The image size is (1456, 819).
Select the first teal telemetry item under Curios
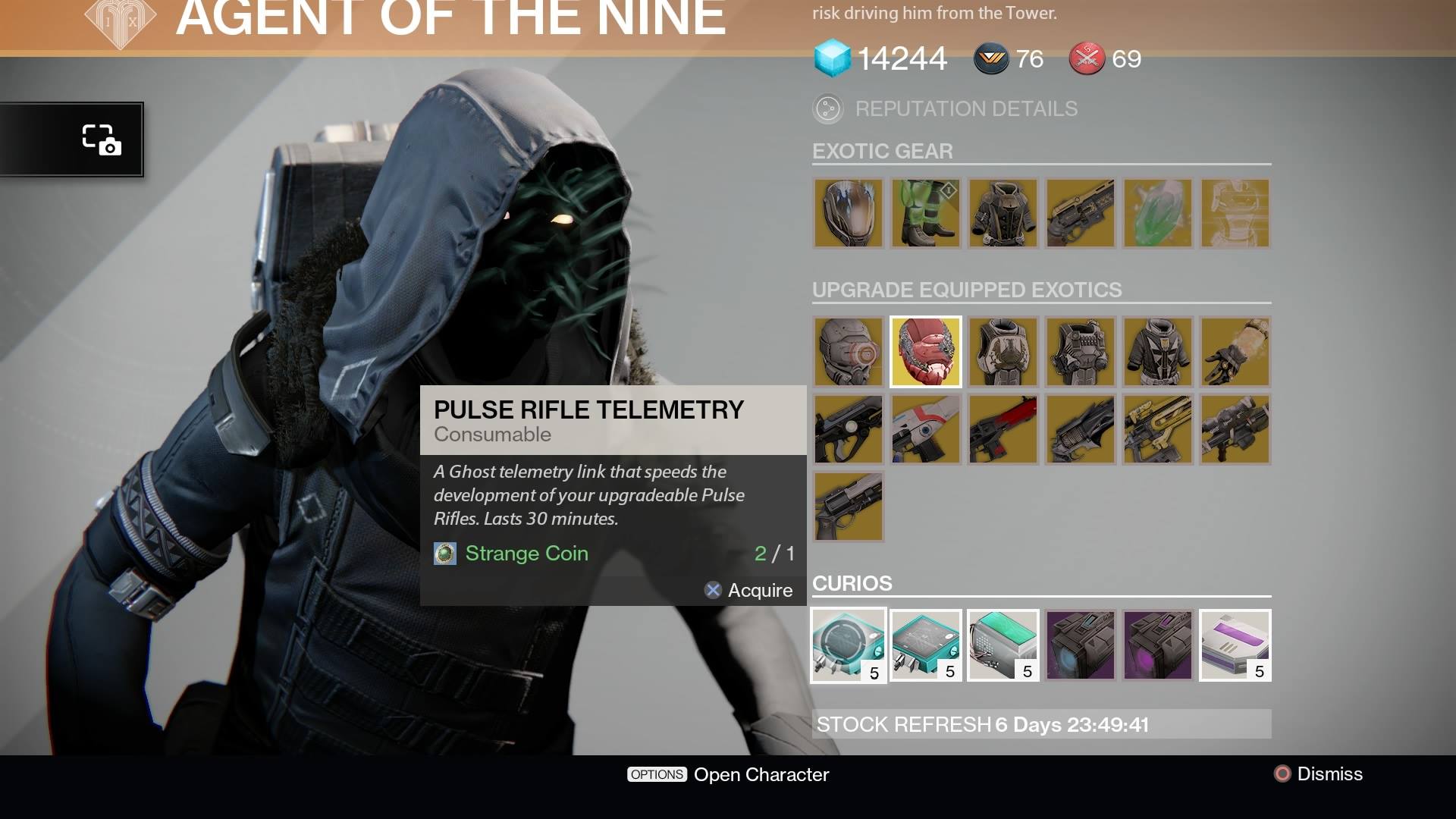848,645
